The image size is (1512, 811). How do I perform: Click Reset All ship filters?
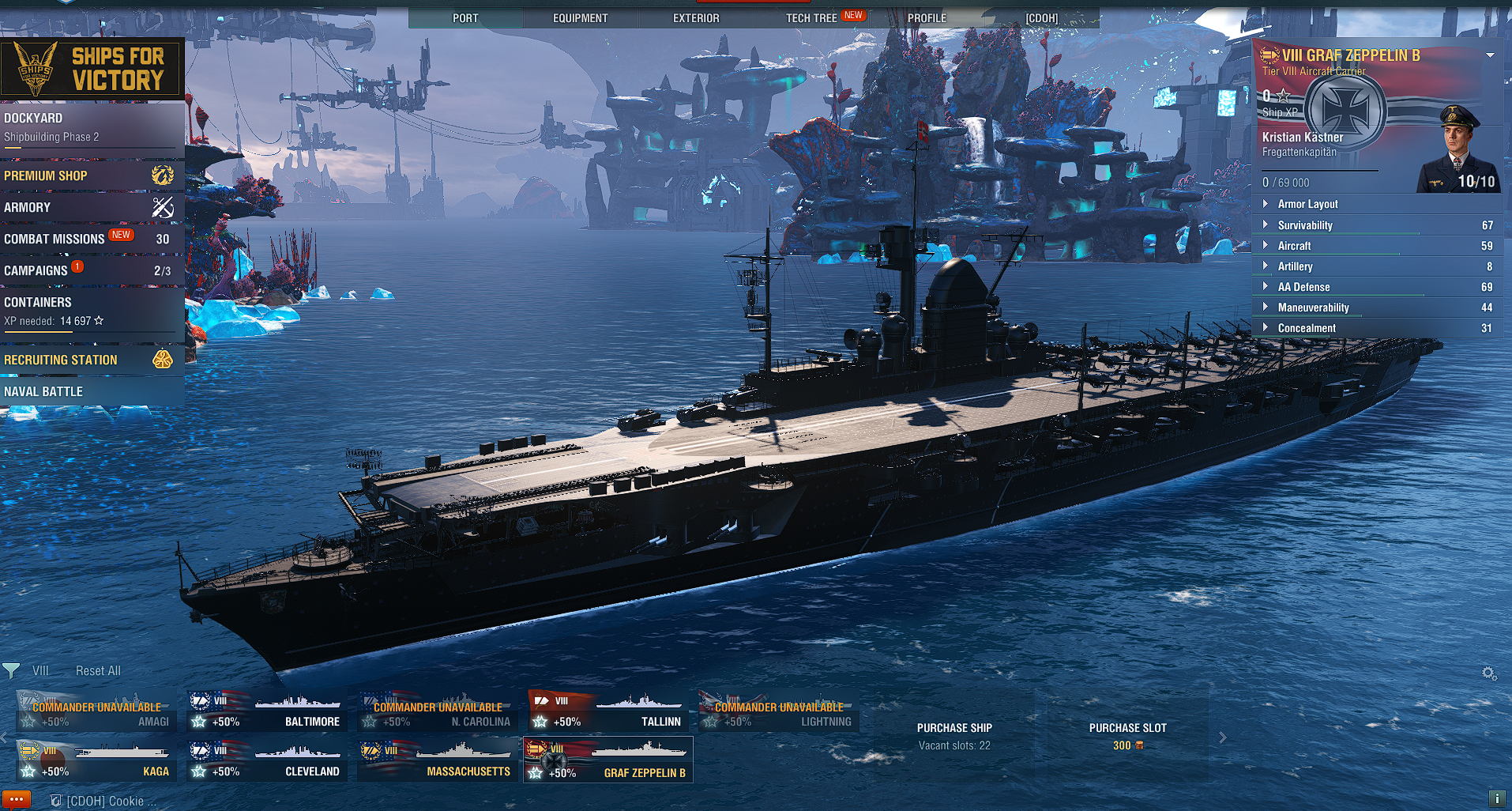98,671
